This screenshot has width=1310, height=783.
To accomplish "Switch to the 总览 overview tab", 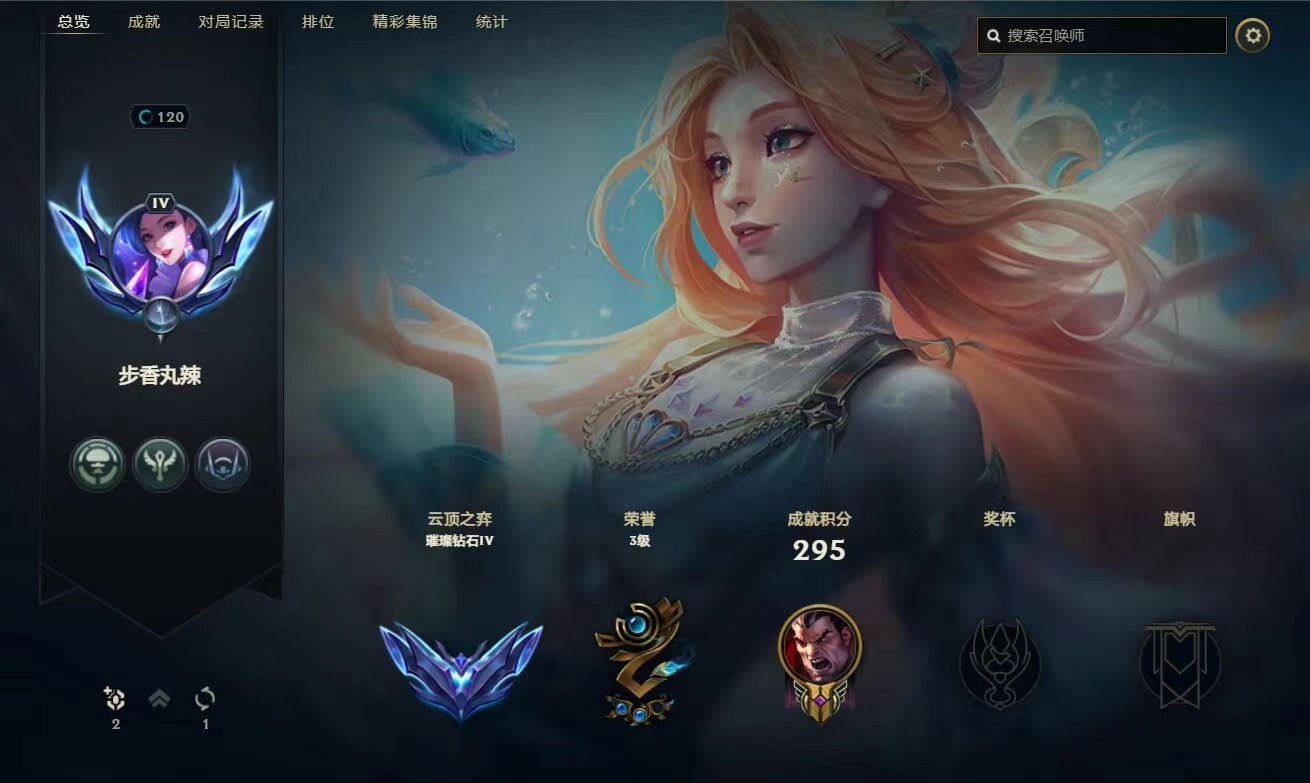I will [x=74, y=21].
